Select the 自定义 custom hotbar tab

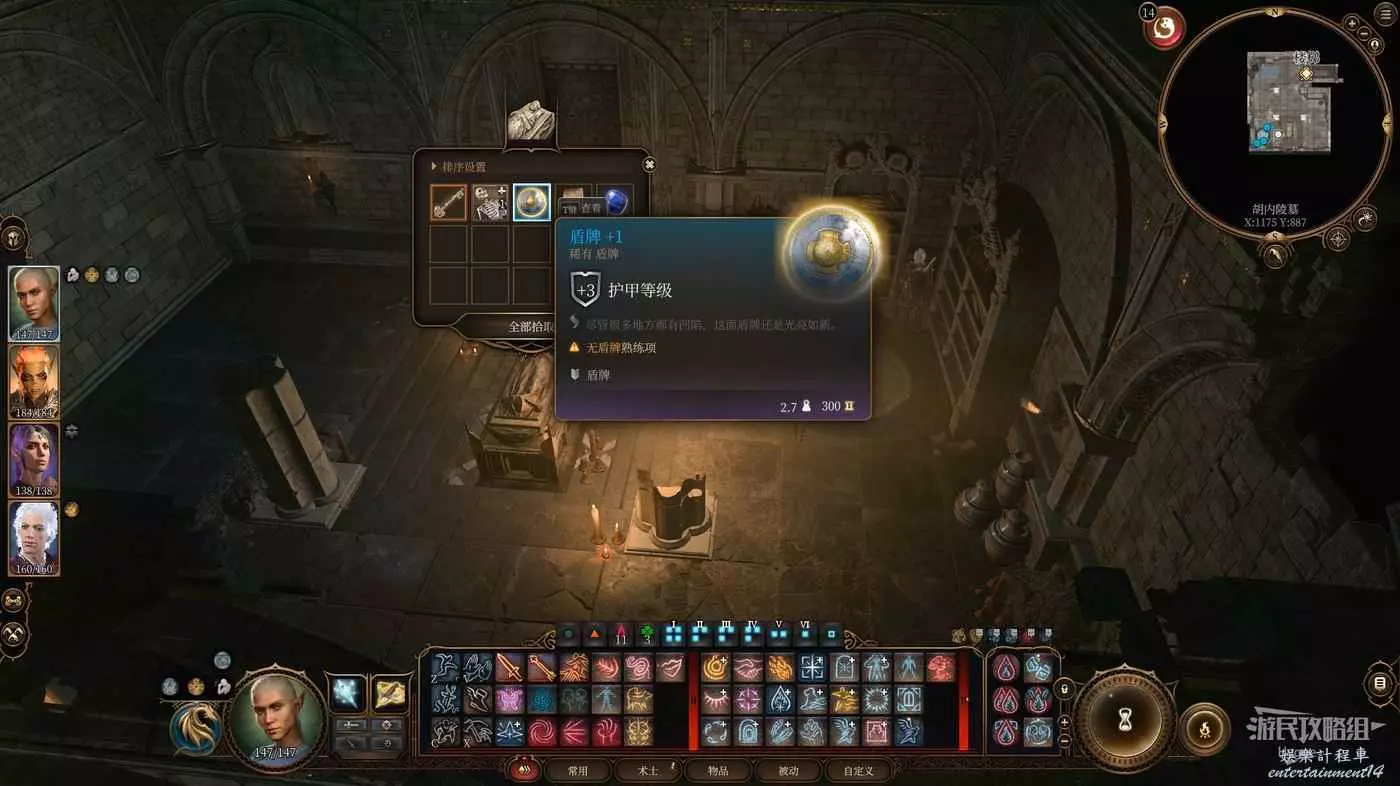pyautogui.click(x=858, y=771)
